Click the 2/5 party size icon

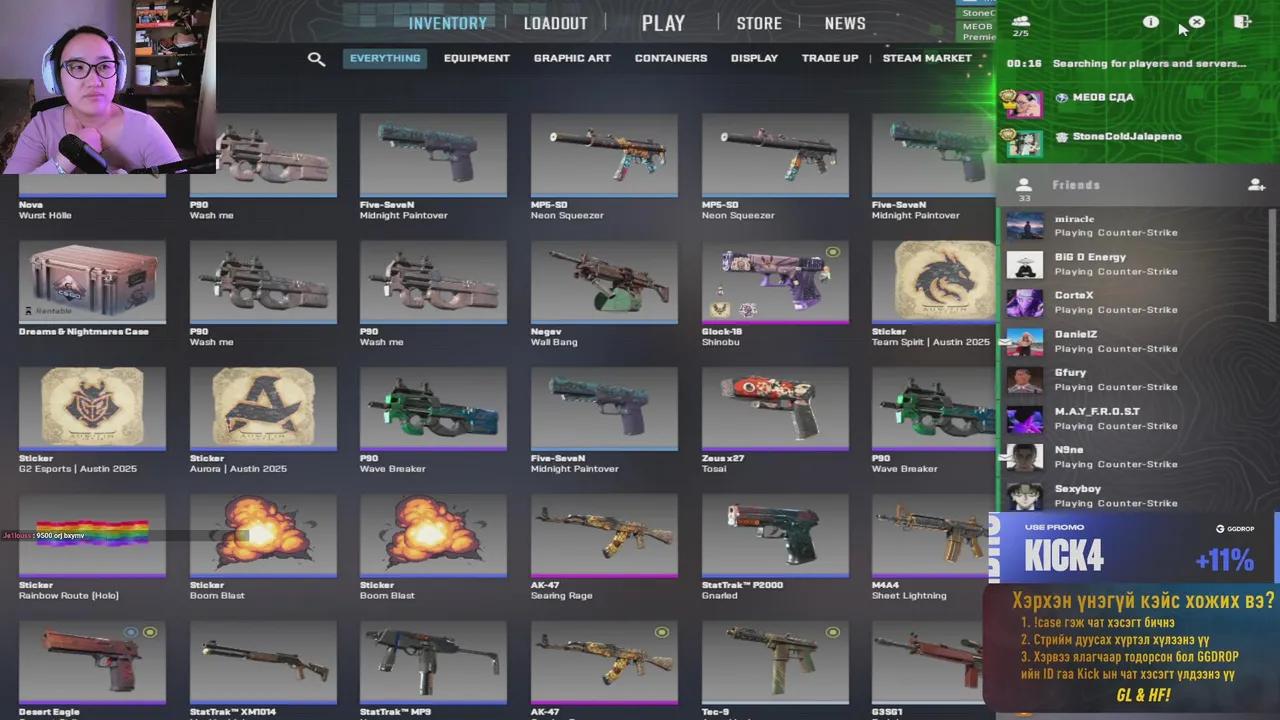click(1021, 22)
